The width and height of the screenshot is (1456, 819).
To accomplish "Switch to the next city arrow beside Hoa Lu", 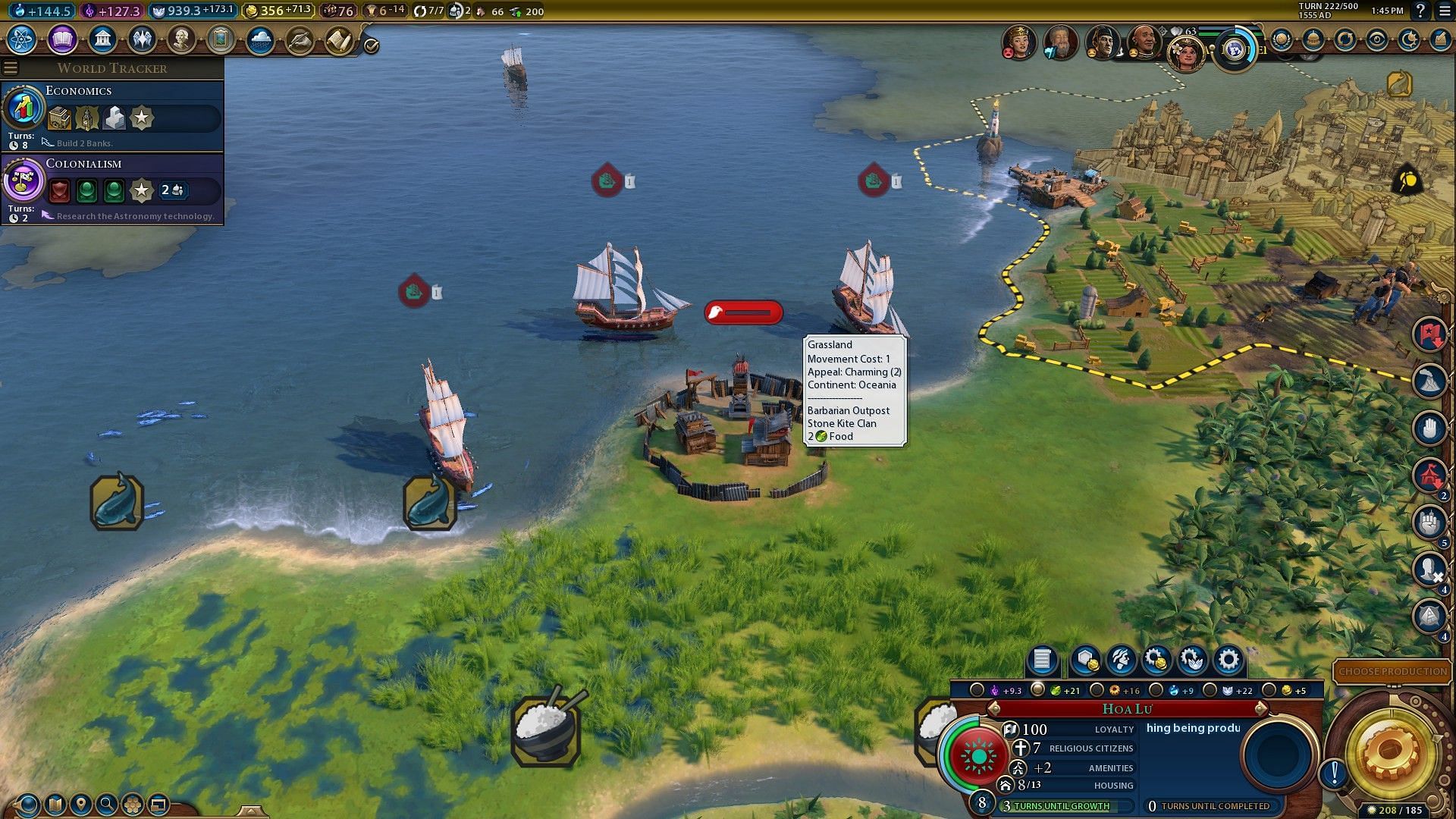I will click(1260, 709).
